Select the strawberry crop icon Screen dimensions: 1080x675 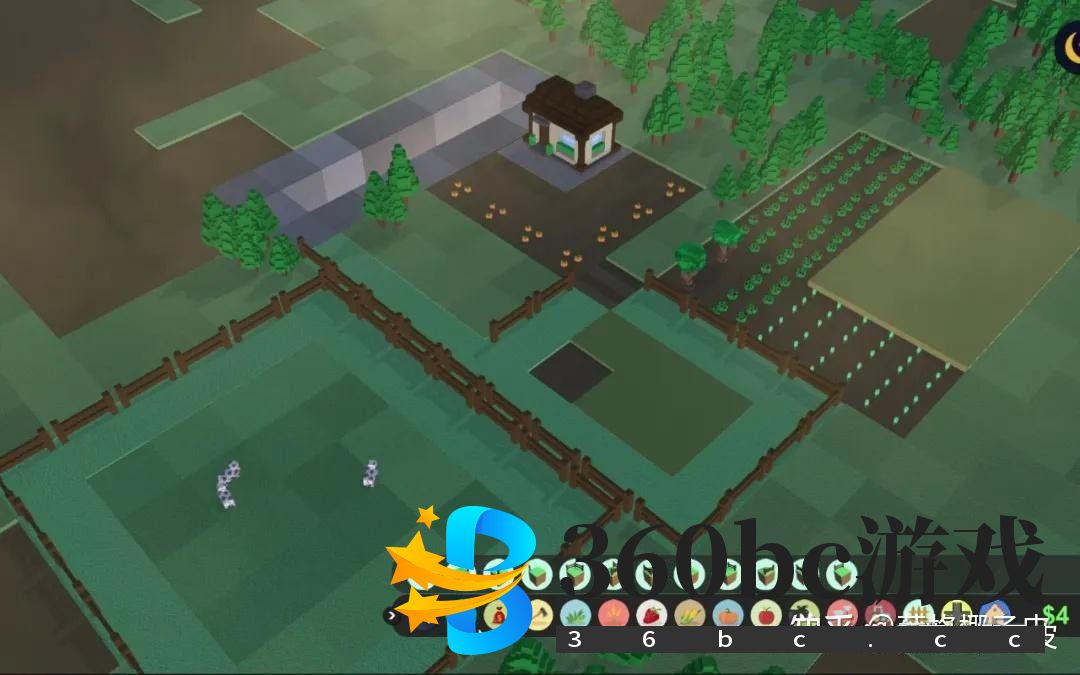coord(651,615)
